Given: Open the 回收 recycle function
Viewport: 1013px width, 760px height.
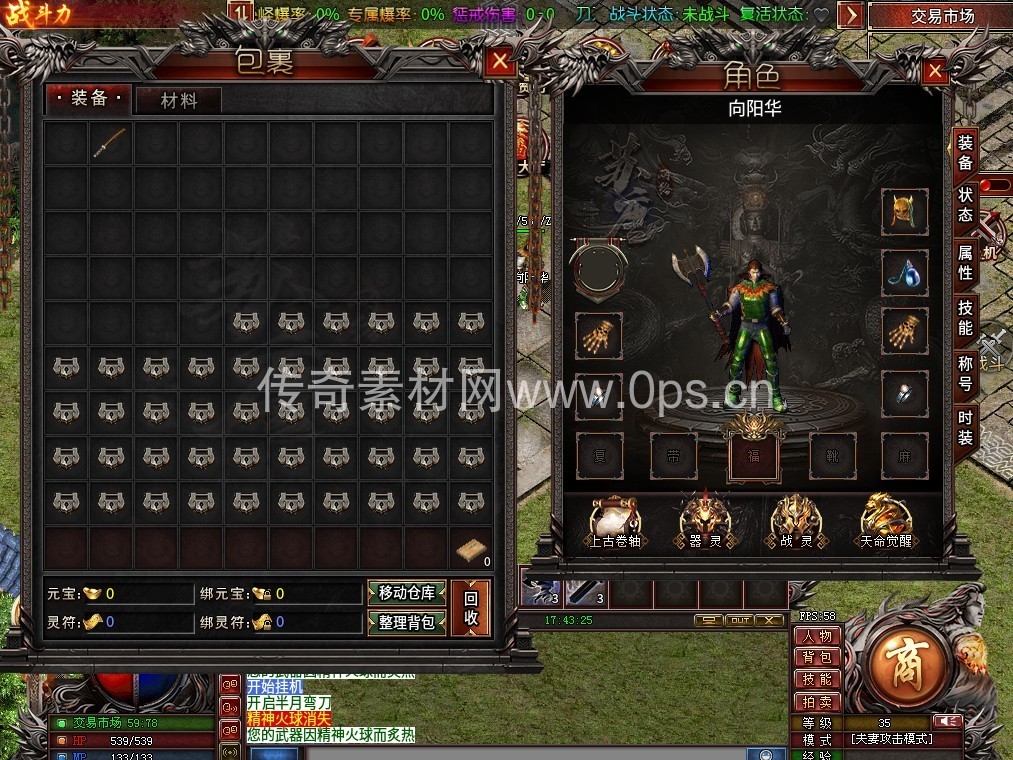Looking at the screenshot, I should [x=471, y=608].
